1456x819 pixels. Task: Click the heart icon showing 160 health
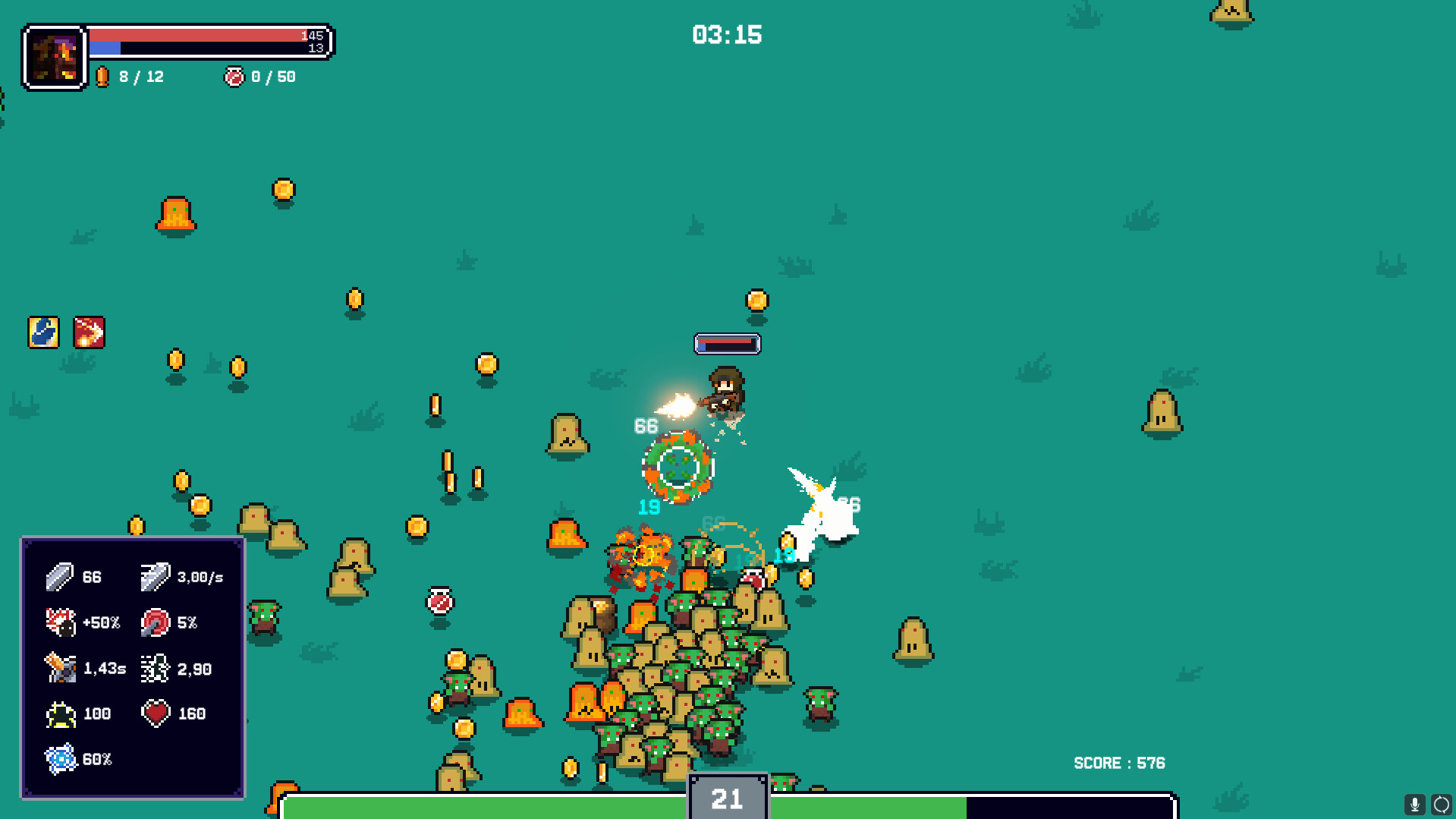coord(156,713)
